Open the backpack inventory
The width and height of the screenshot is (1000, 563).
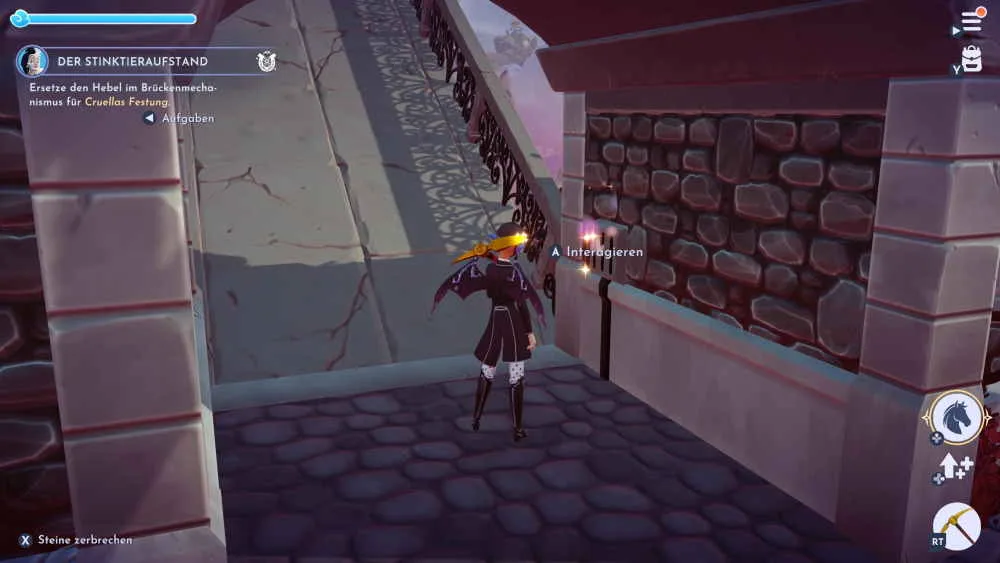coord(971,58)
